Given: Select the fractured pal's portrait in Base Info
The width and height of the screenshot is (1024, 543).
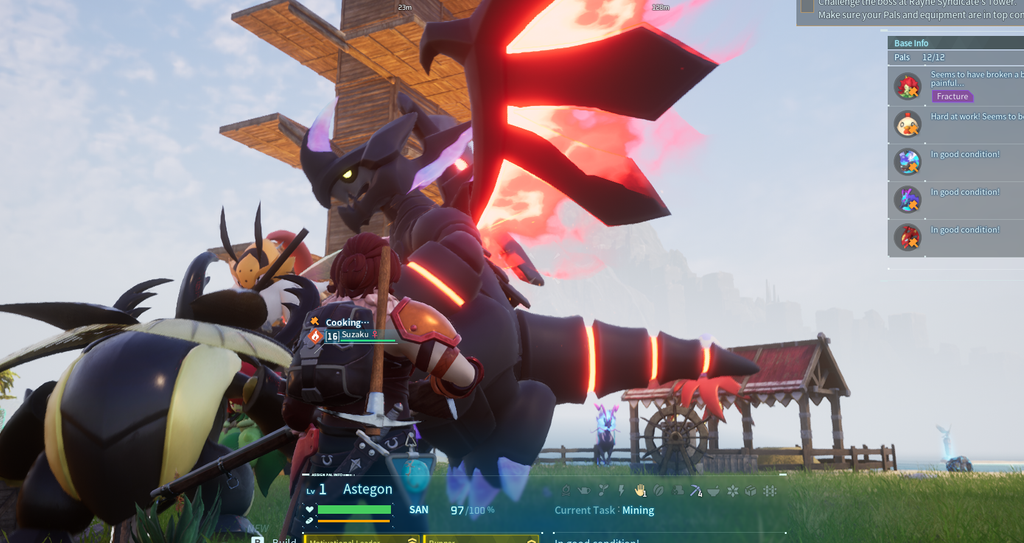Looking at the screenshot, I should click(908, 87).
